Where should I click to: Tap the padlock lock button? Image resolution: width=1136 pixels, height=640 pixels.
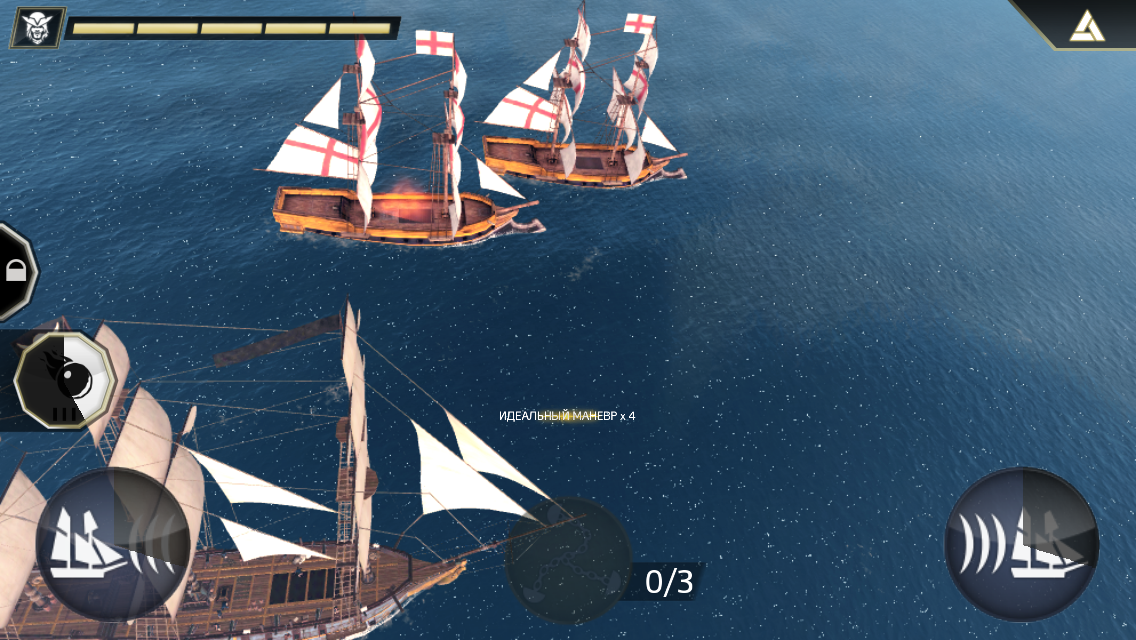pos(15,270)
